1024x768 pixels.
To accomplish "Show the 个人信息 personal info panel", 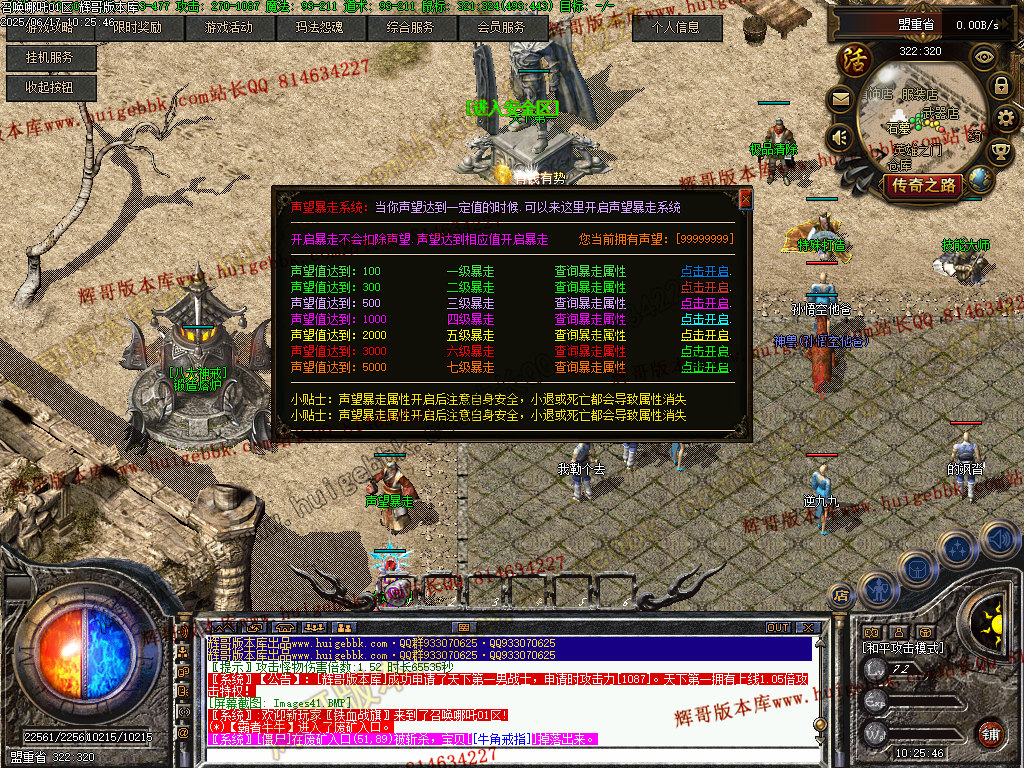I will tap(677, 28).
